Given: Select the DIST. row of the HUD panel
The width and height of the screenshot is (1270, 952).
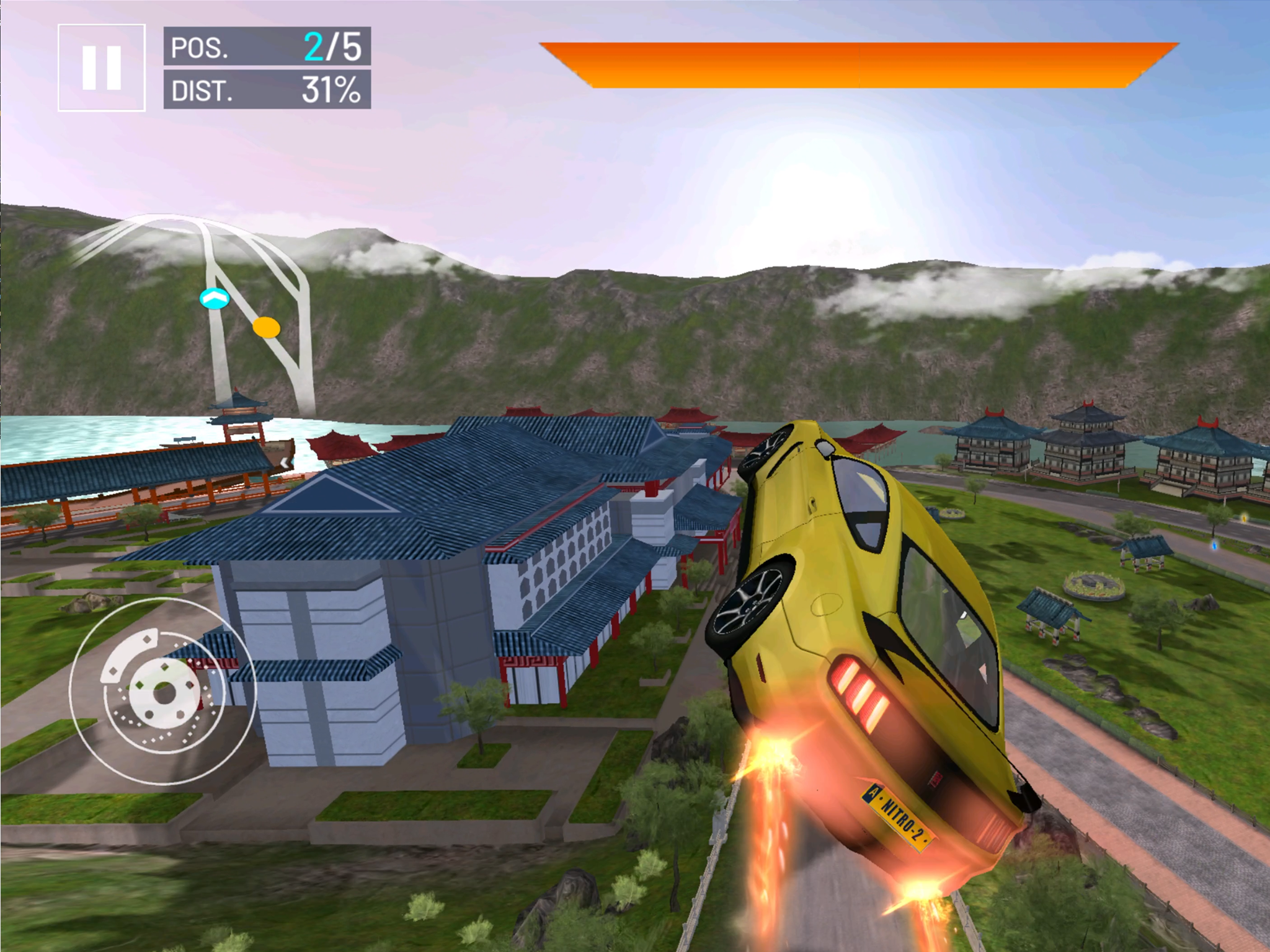Looking at the screenshot, I should [x=267, y=90].
